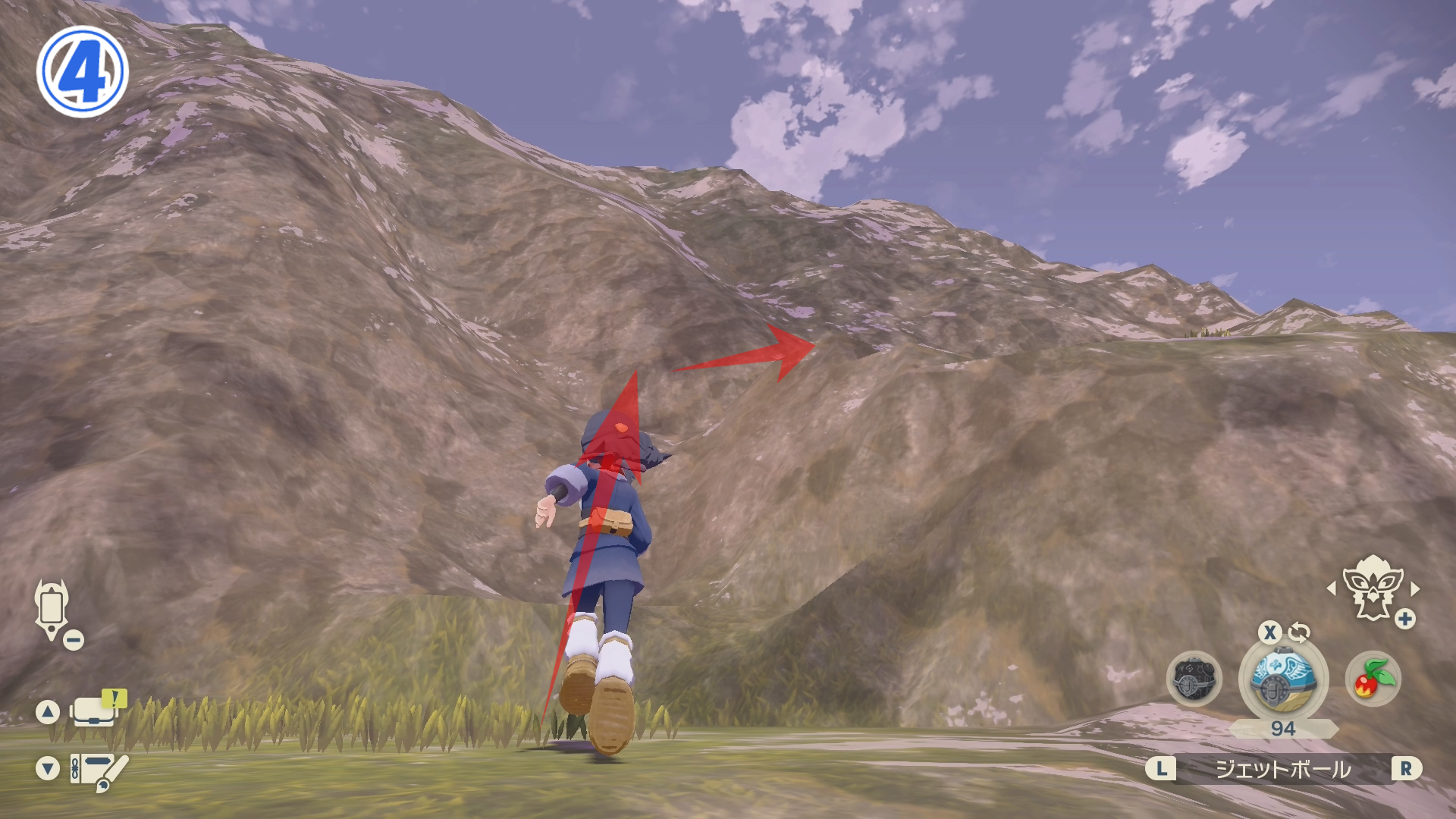Viewport: 1456px width, 819px height.
Task: Select the Jet Ball item slot
Action: pyautogui.click(x=1282, y=679)
